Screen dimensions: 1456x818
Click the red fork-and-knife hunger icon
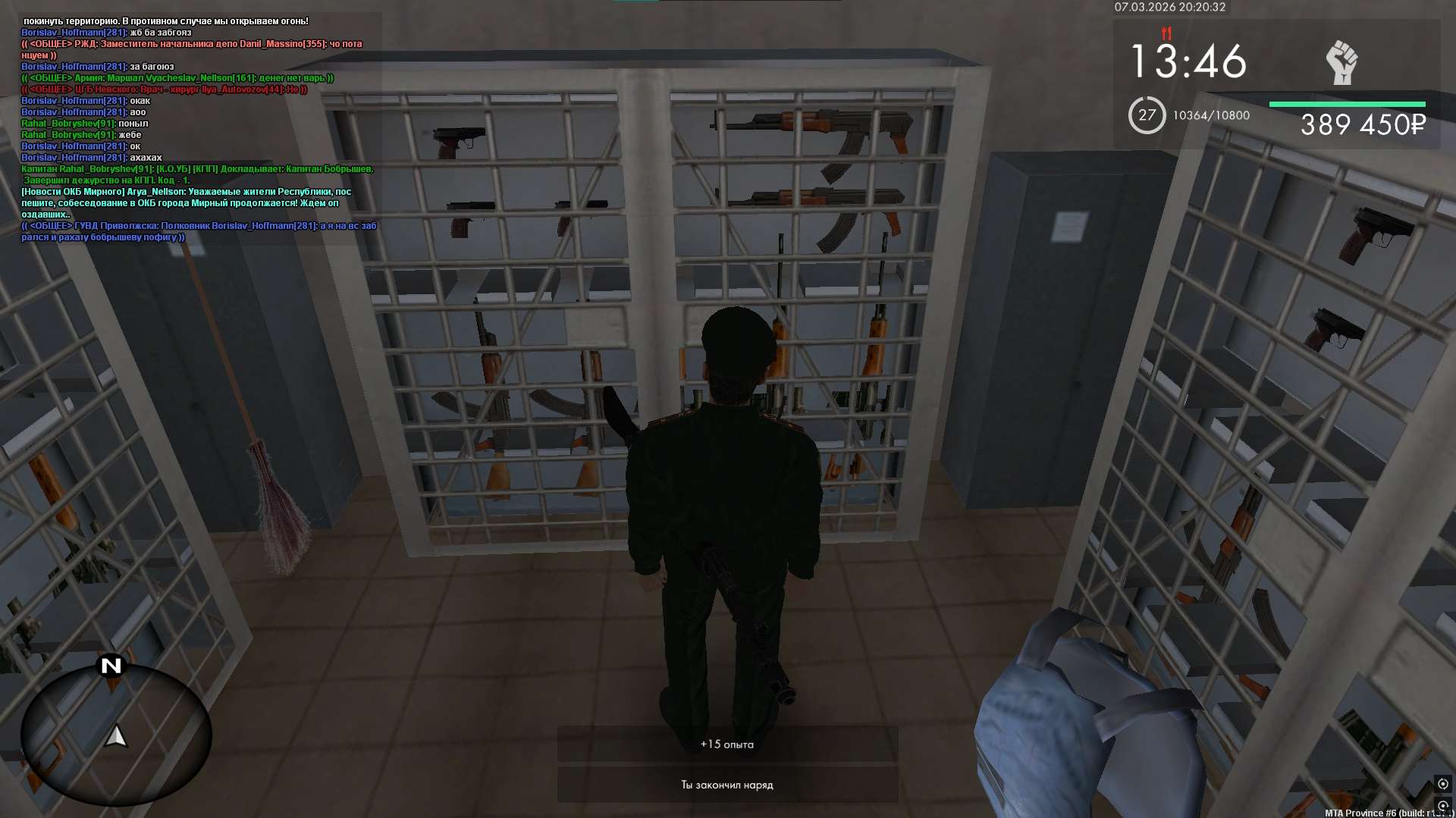pos(1166,33)
